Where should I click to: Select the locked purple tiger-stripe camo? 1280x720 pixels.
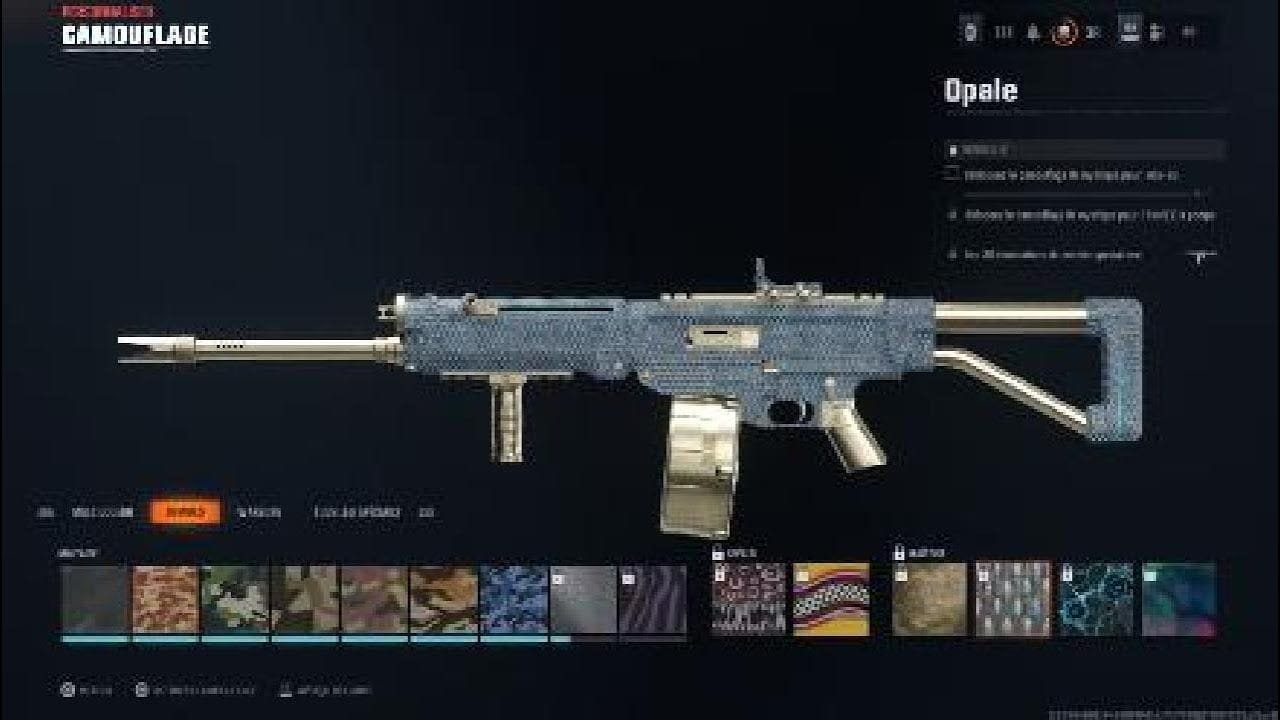coord(653,599)
